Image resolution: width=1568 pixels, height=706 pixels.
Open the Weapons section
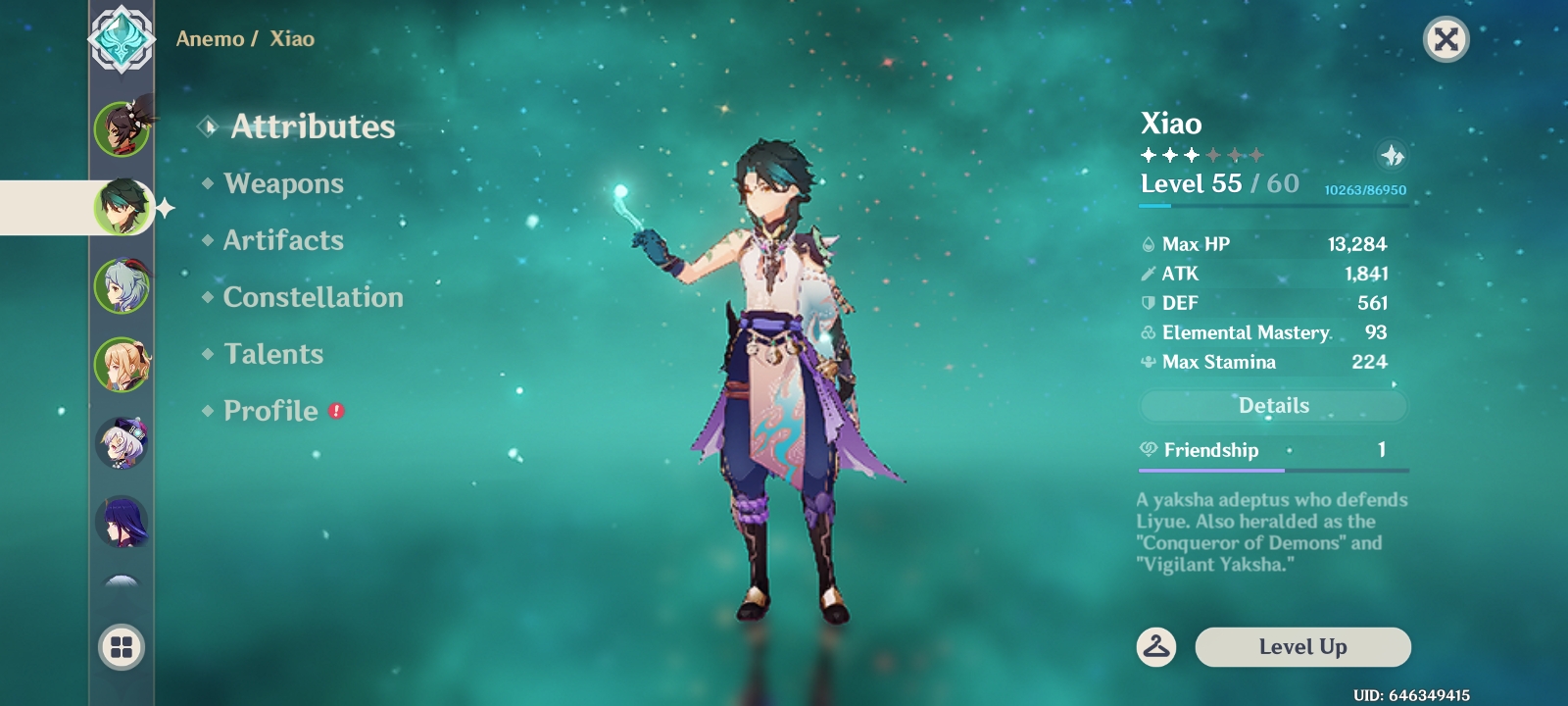[x=283, y=183]
